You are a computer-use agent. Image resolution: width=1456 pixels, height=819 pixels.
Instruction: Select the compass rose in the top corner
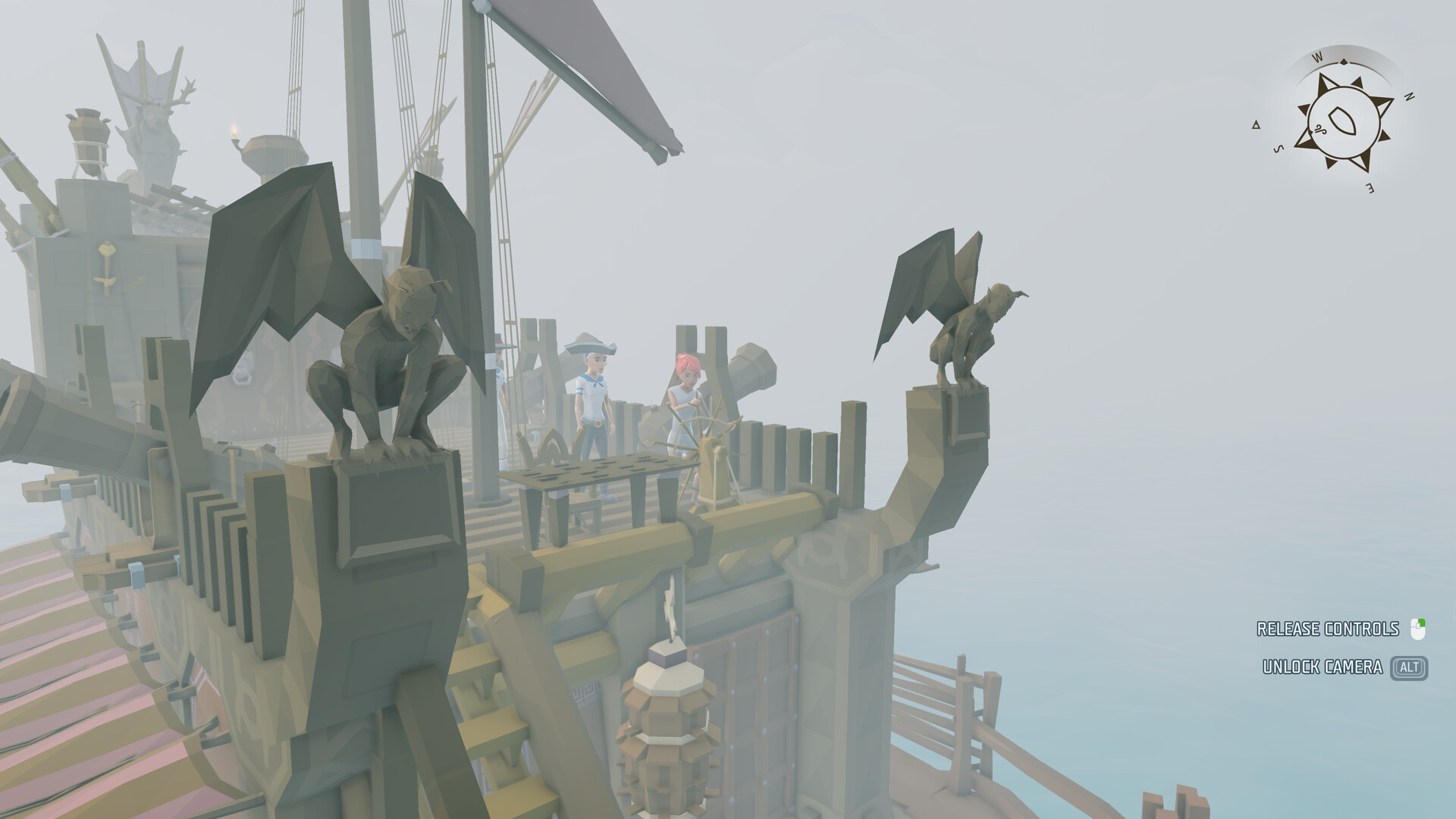(1345, 121)
